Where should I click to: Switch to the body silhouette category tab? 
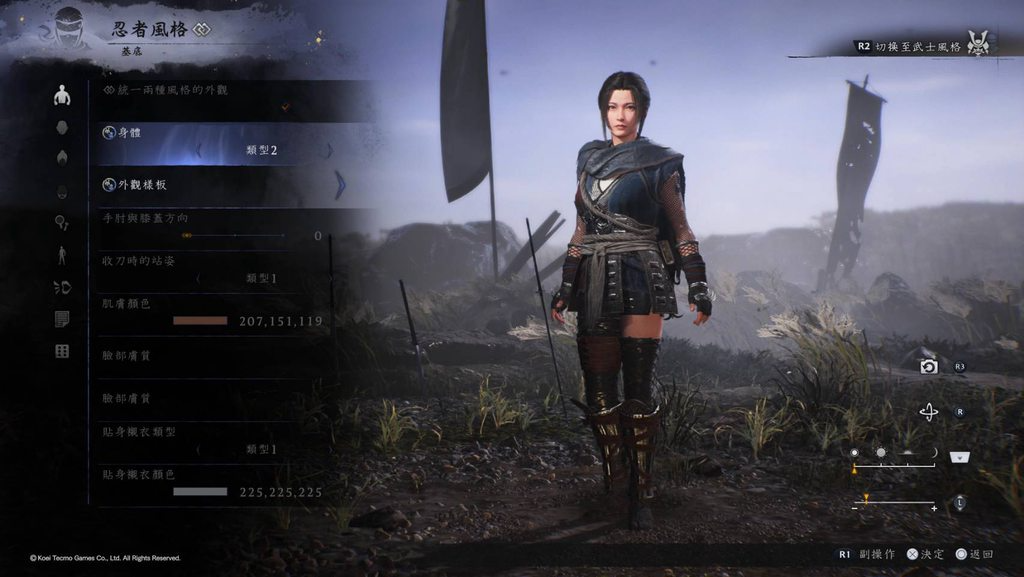click(x=62, y=96)
